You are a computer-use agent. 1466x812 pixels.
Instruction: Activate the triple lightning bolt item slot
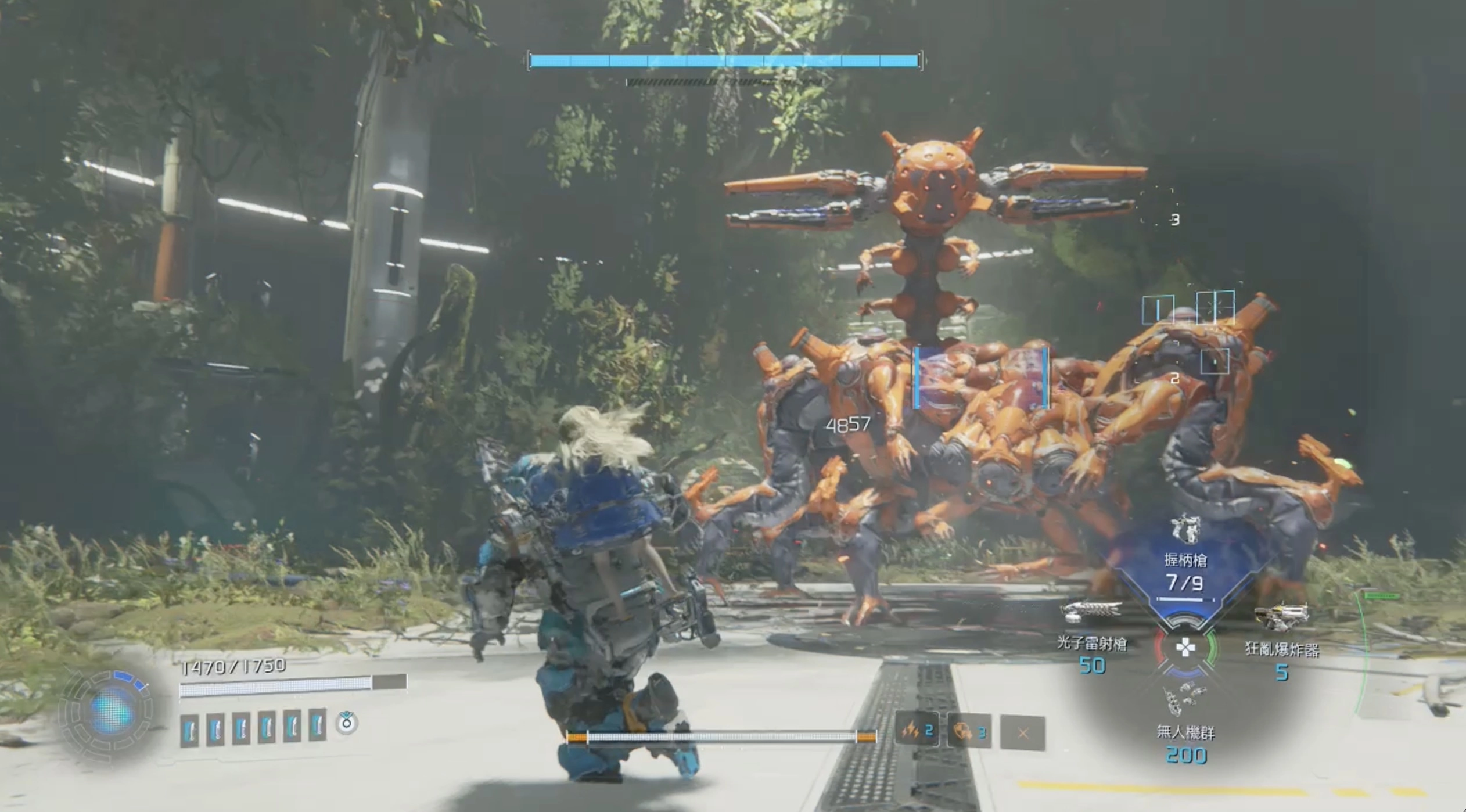917,731
